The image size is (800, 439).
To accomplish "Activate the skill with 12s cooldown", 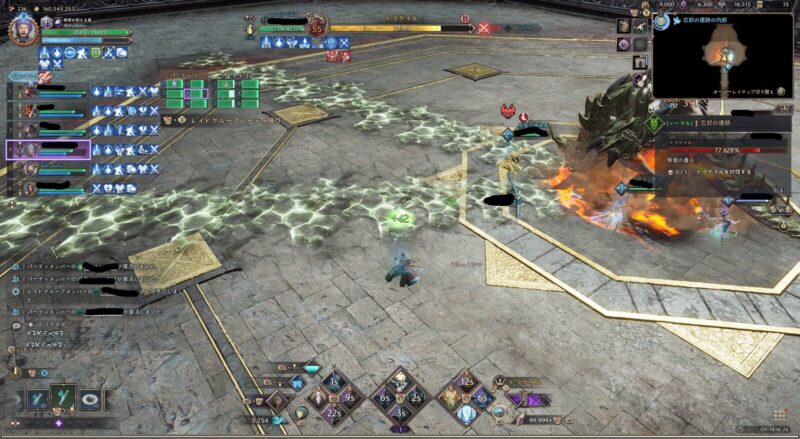I will 468,382.
